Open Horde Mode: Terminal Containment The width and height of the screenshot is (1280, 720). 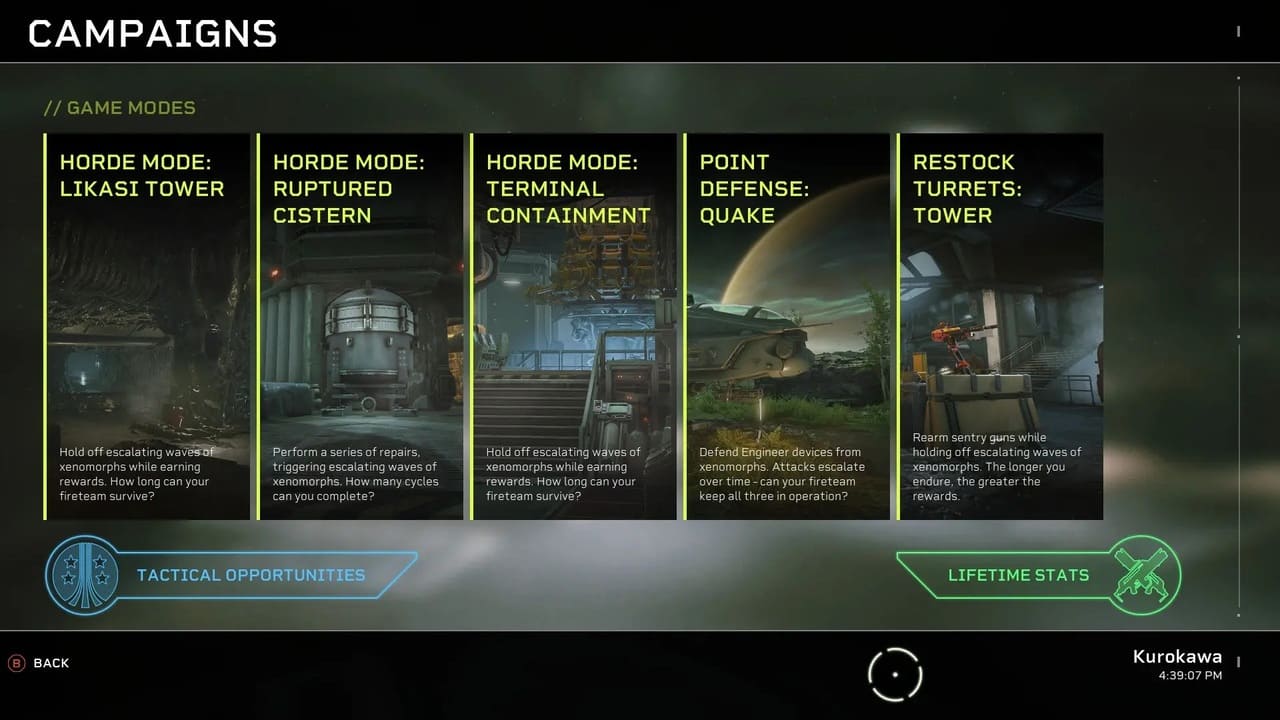pos(574,326)
